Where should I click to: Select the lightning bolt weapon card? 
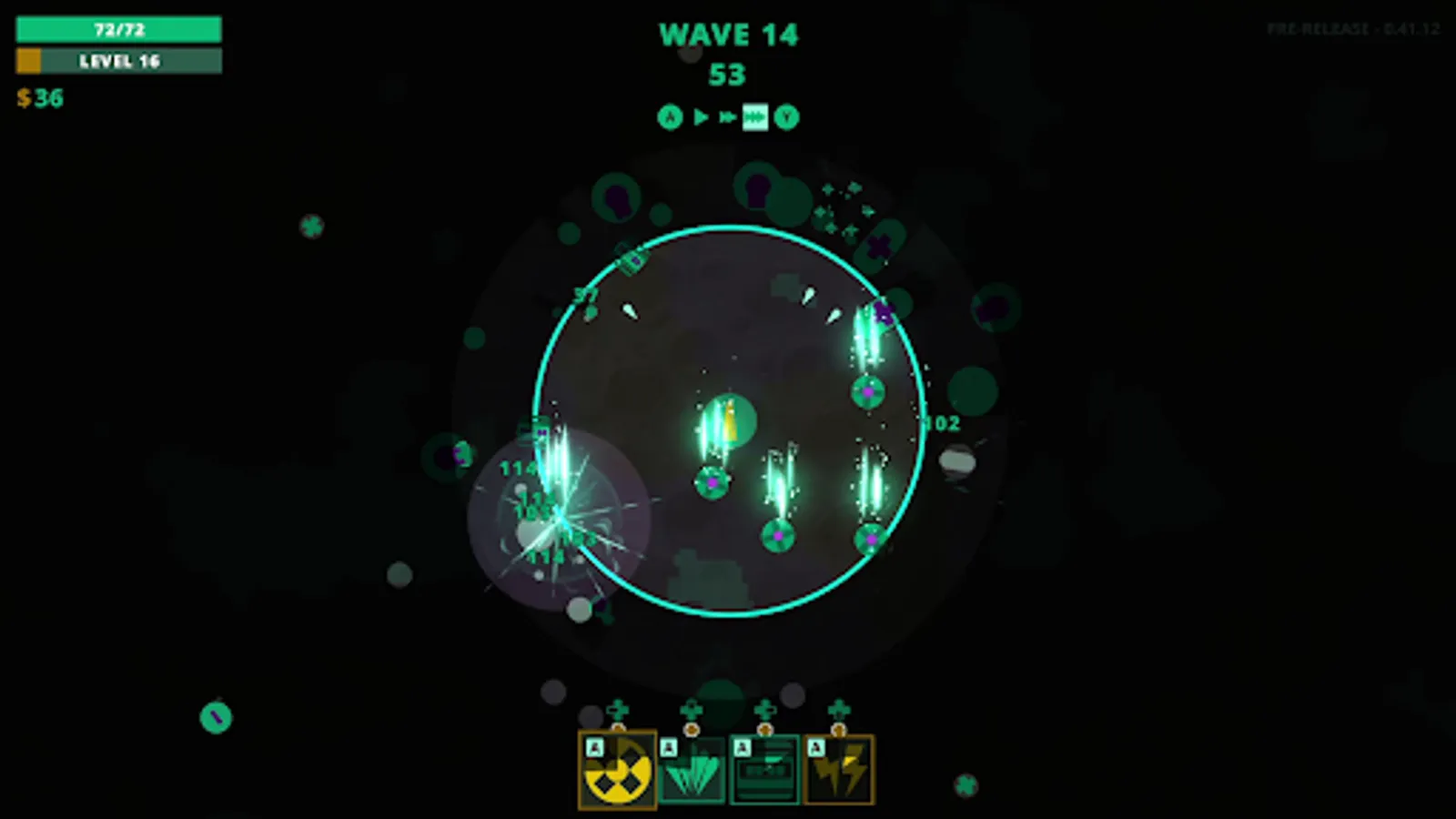838,769
